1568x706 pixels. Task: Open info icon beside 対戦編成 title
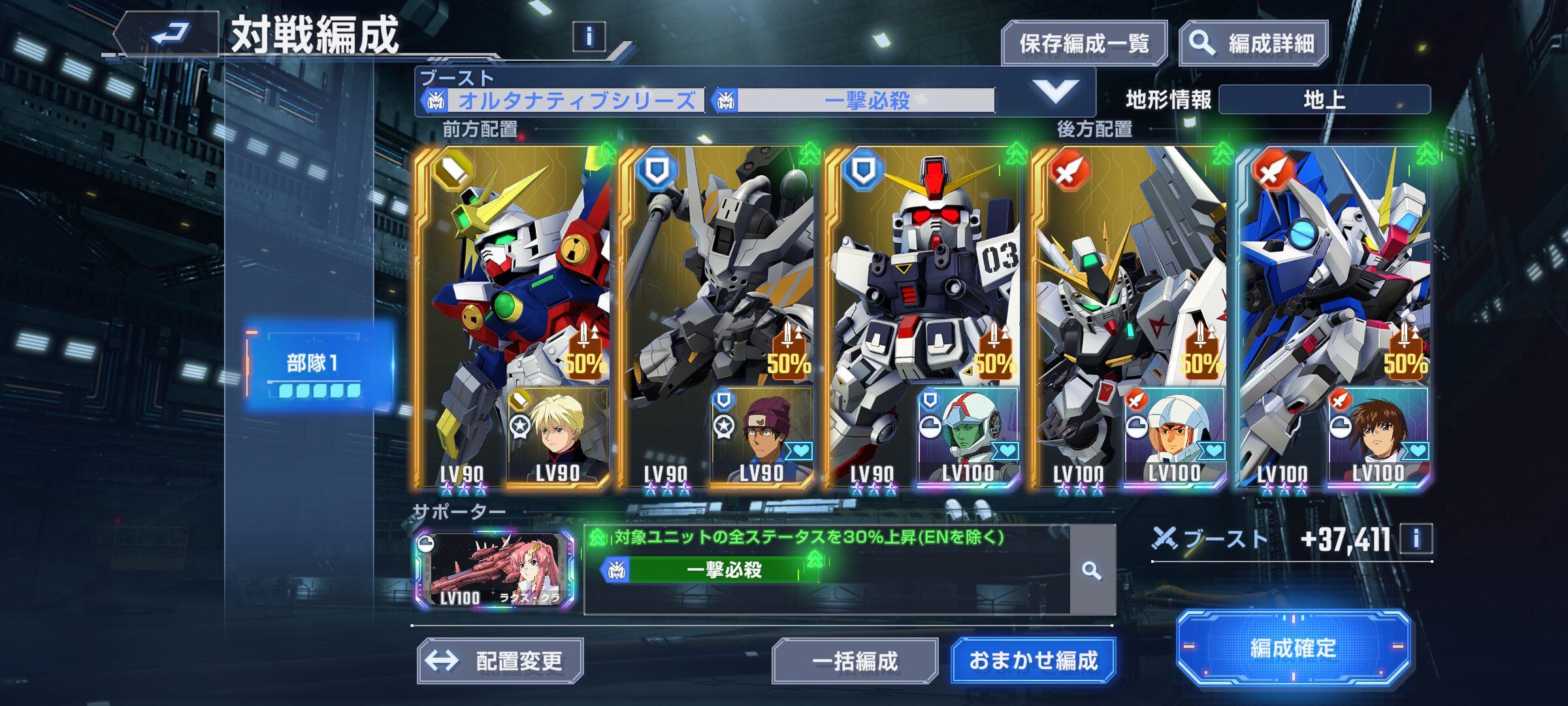(589, 37)
